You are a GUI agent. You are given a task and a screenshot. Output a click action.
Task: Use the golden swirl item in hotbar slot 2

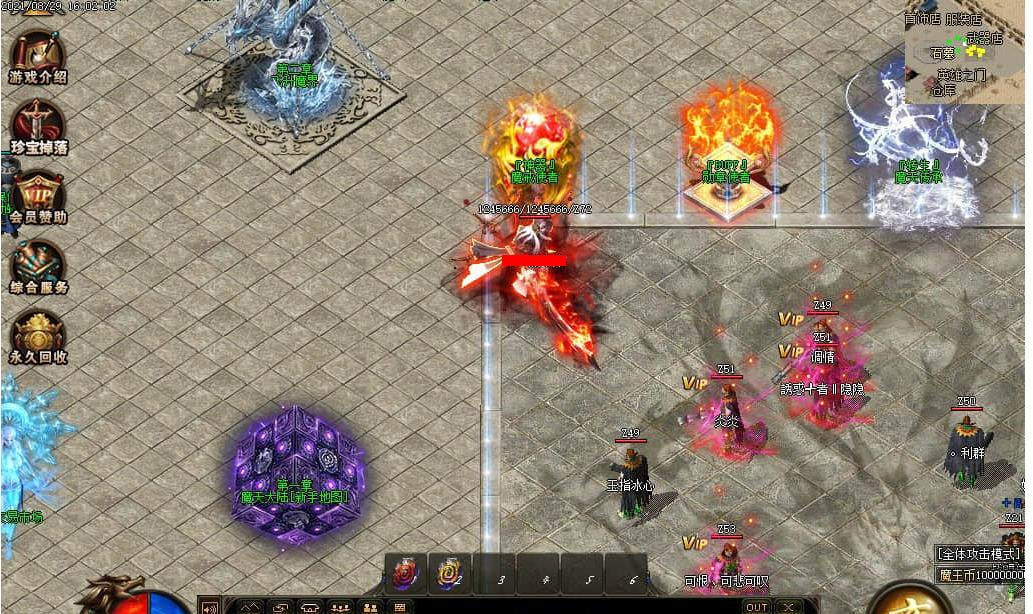[449, 575]
